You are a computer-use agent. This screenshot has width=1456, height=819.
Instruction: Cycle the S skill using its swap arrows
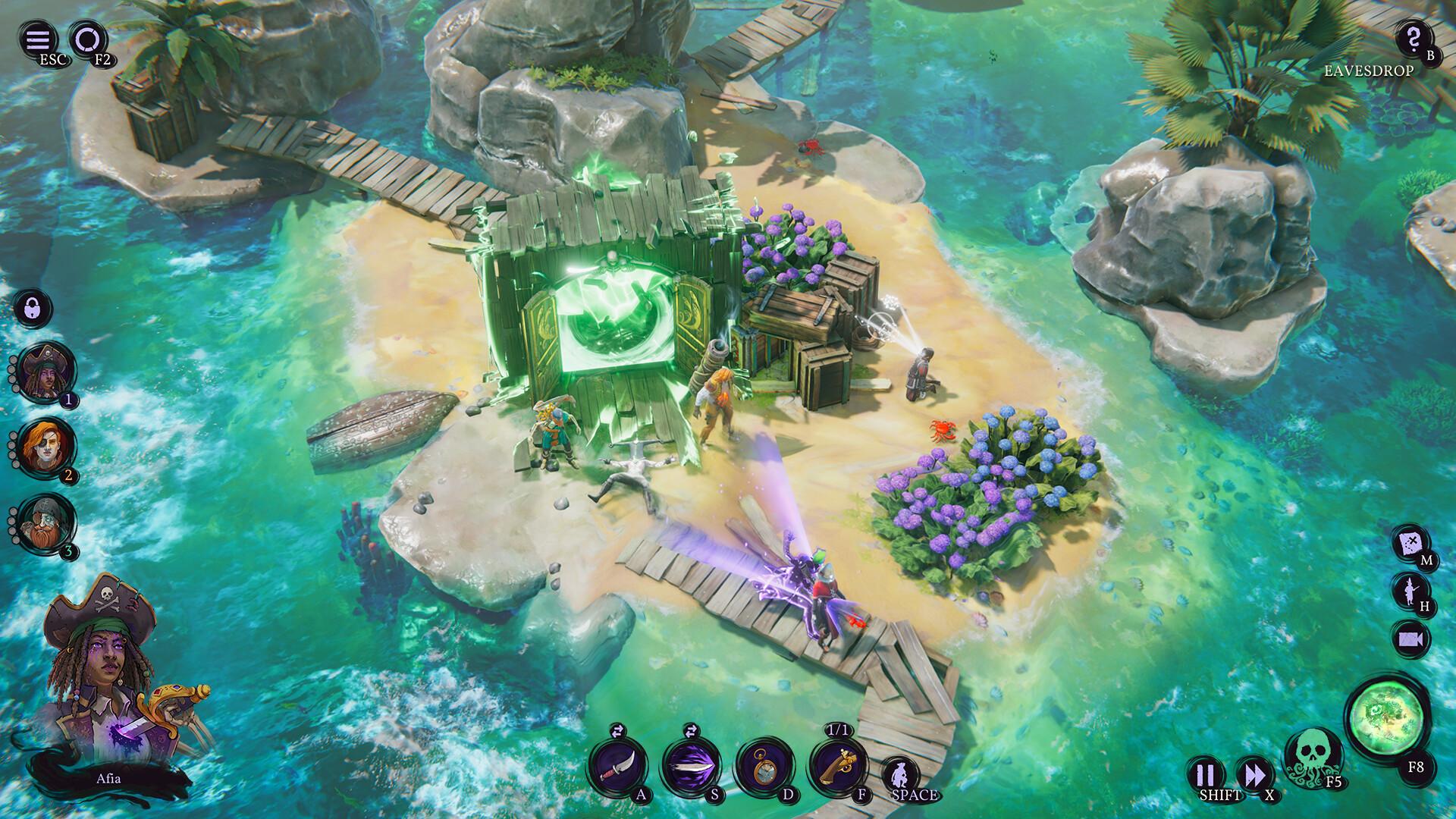(689, 730)
